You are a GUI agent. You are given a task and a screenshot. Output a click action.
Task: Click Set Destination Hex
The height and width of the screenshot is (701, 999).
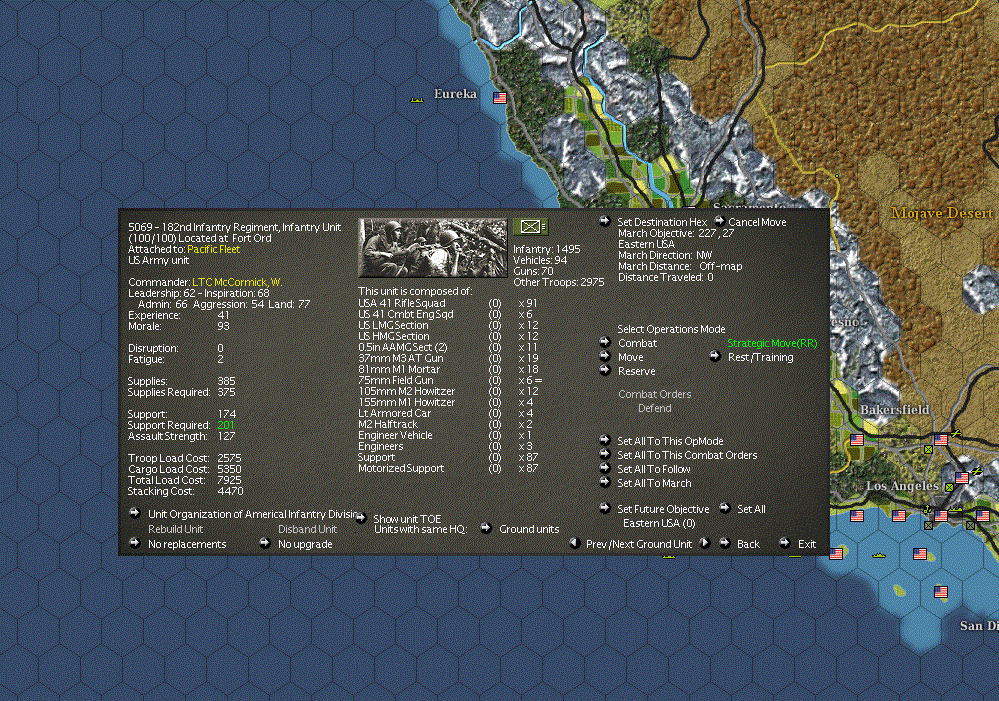coord(661,222)
